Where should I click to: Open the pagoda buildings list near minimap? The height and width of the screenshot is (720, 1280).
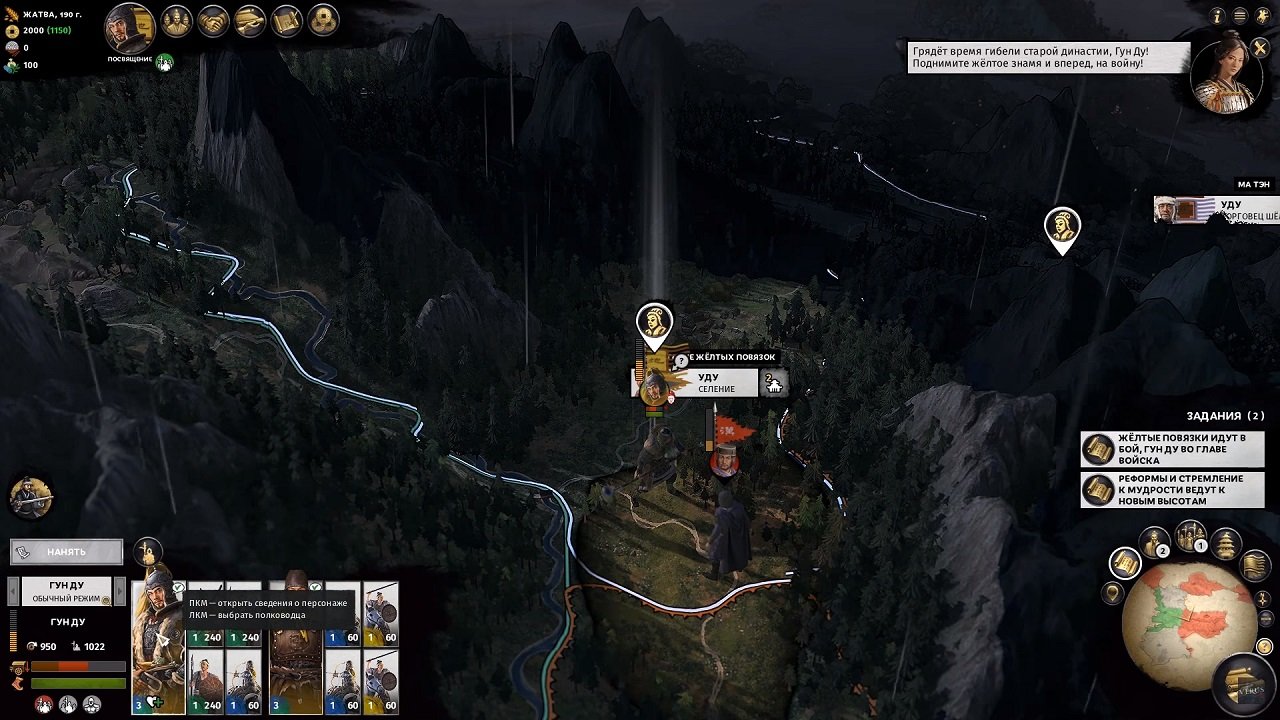[x=1226, y=544]
